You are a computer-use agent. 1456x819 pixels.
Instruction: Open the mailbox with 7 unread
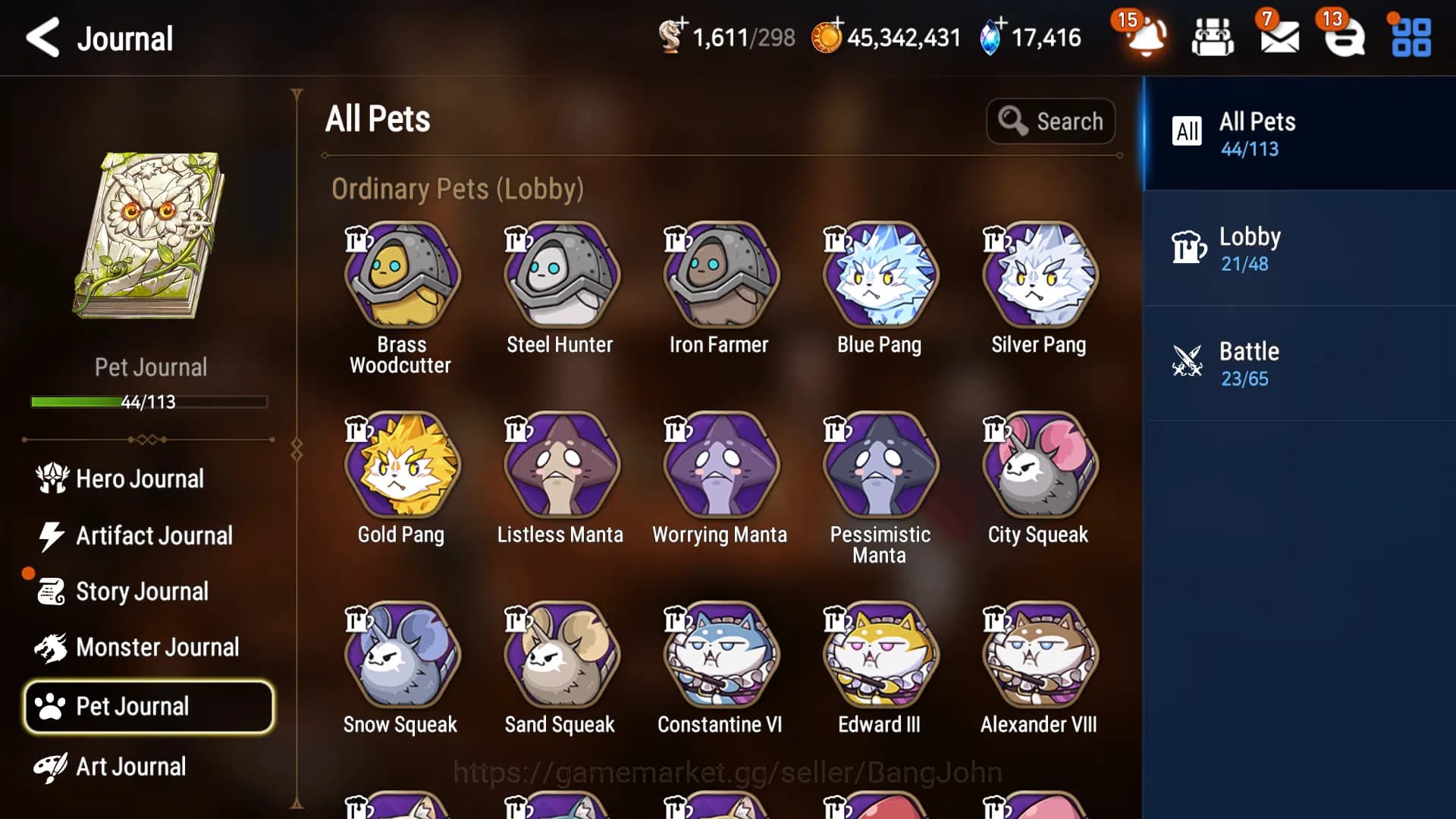[1279, 36]
